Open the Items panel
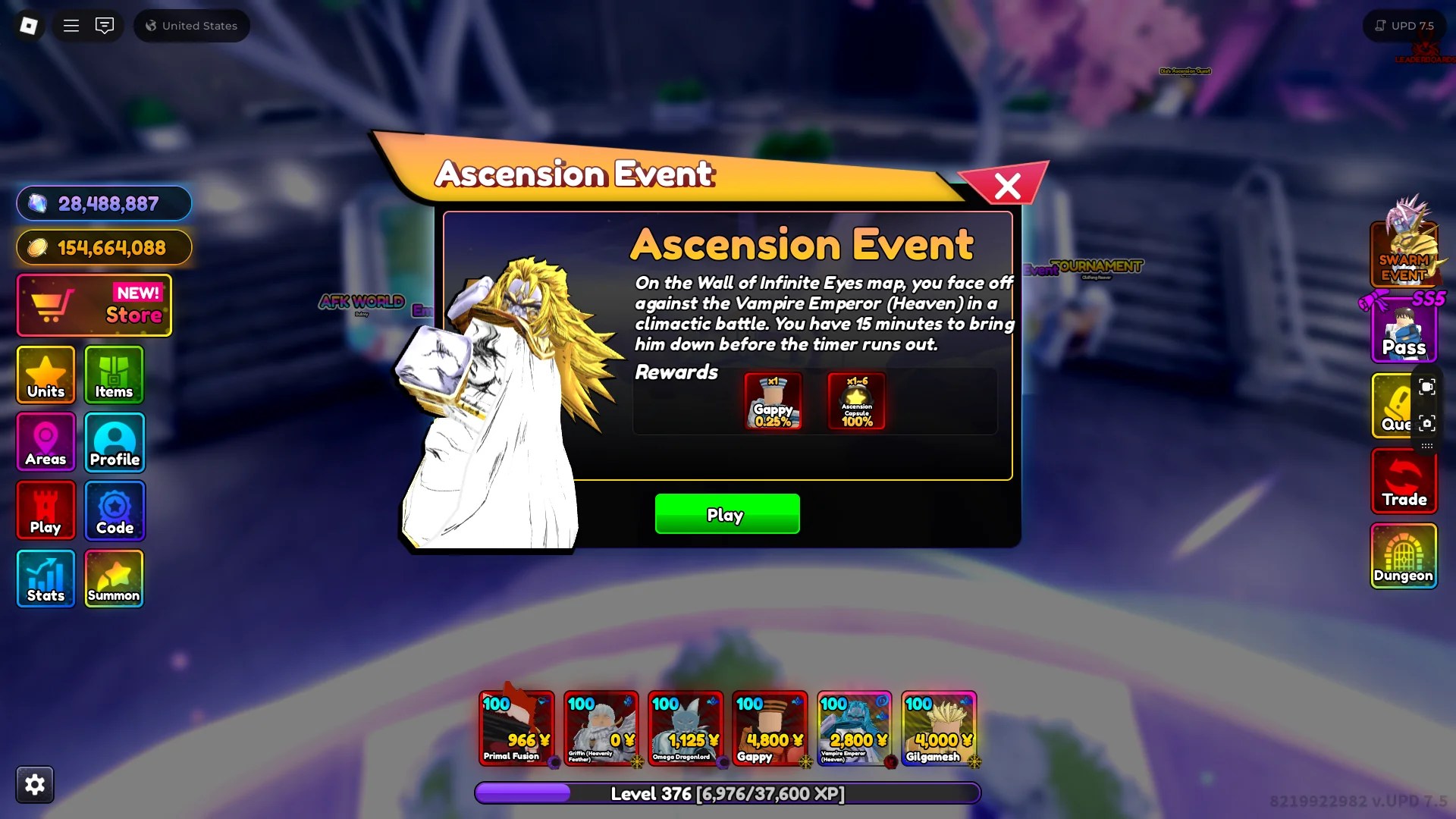1456x819 pixels. pyautogui.click(x=114, y=375)
